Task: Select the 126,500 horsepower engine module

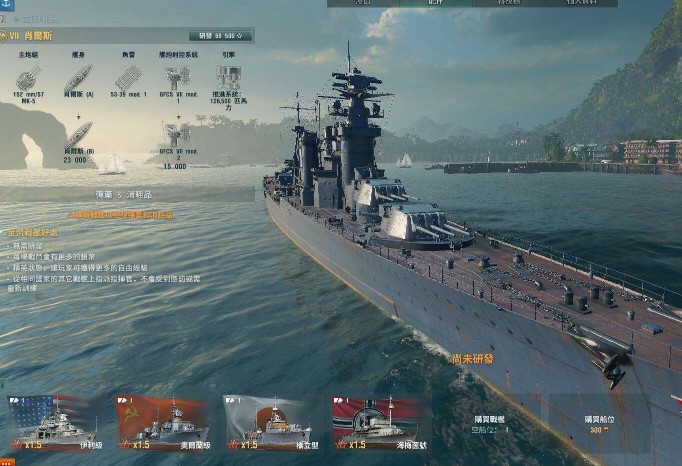Action: pos(229,78)
